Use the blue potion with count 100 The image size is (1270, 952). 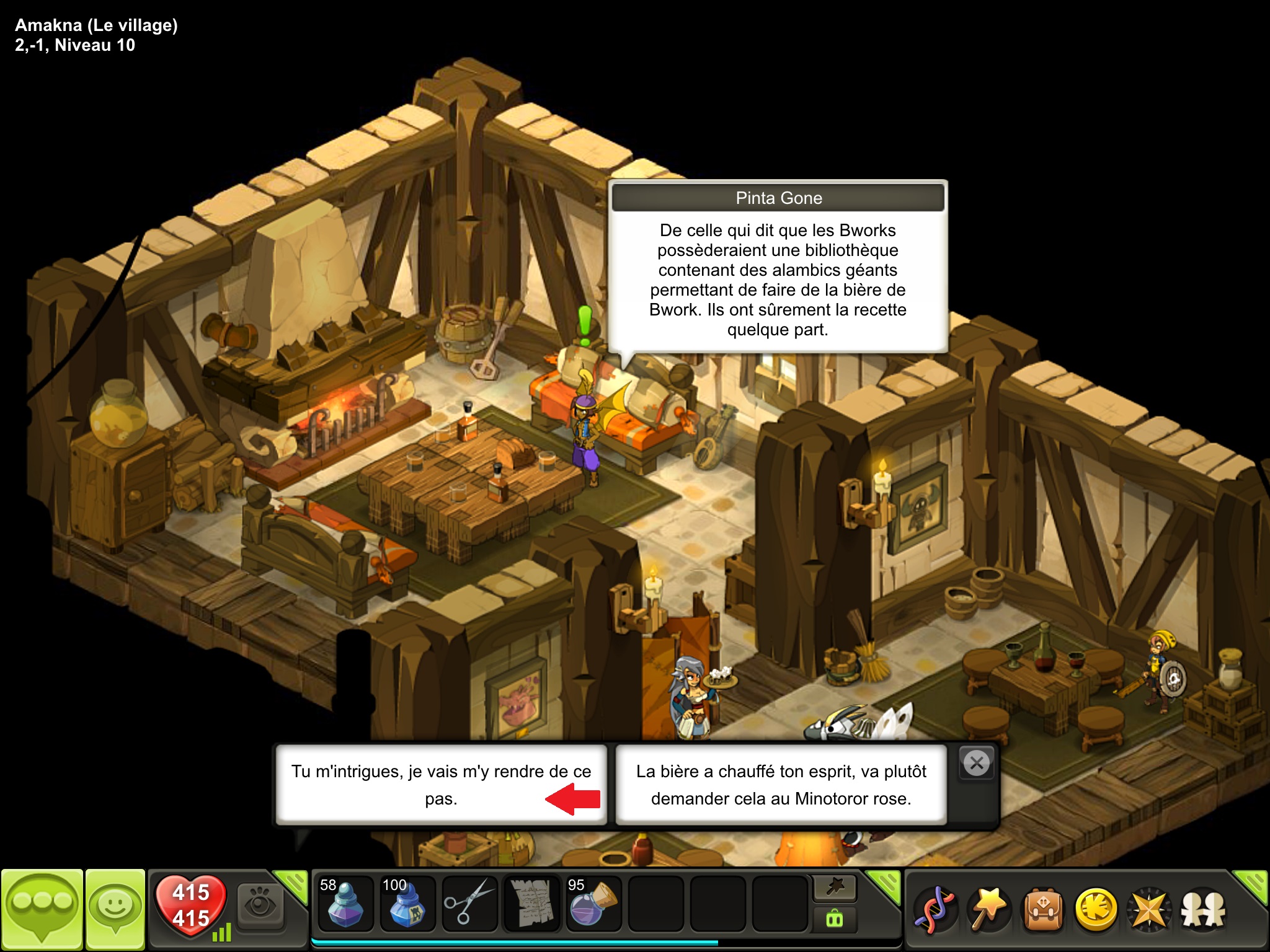coord(407,905)
